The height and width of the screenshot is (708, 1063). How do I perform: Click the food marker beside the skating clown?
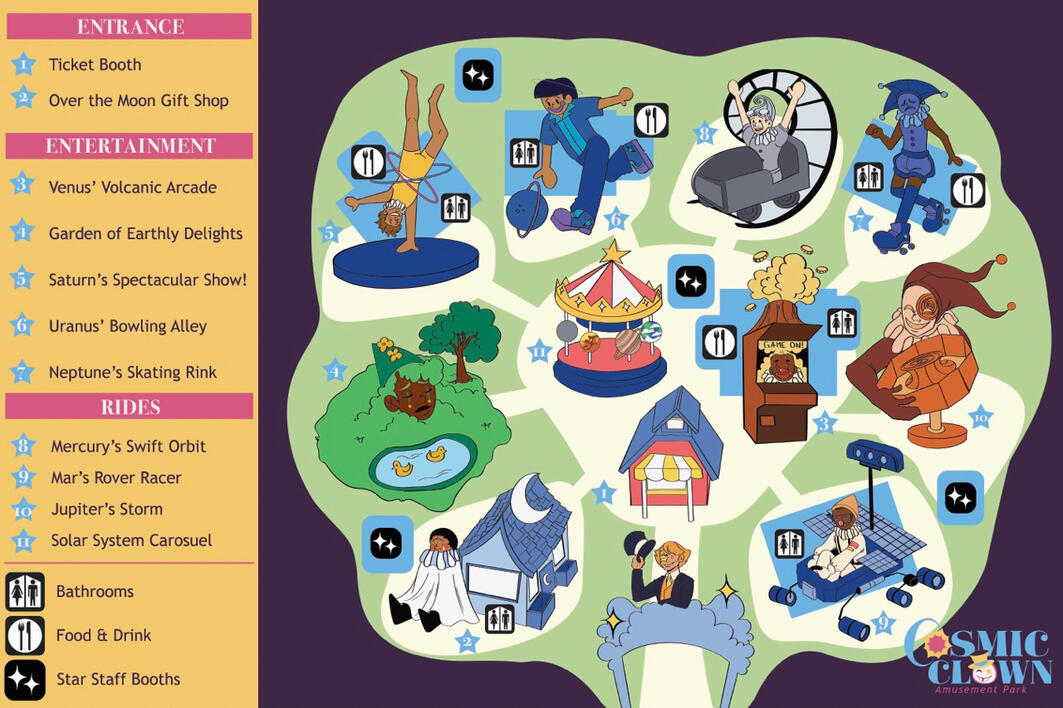pos(967,190)
